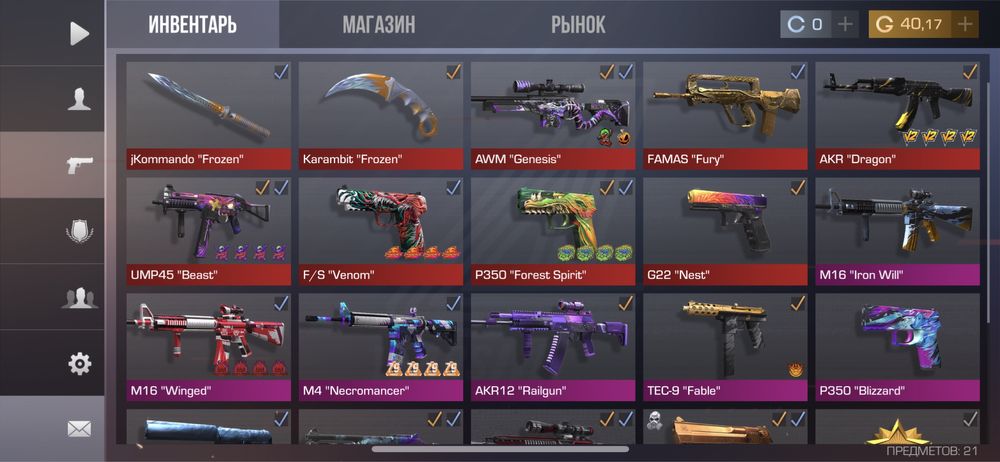The height and width of the screenshot is (462, 1000).
Task: Select the P350 "Forest Spirit" pistol
Action: [x=553, y=230]
